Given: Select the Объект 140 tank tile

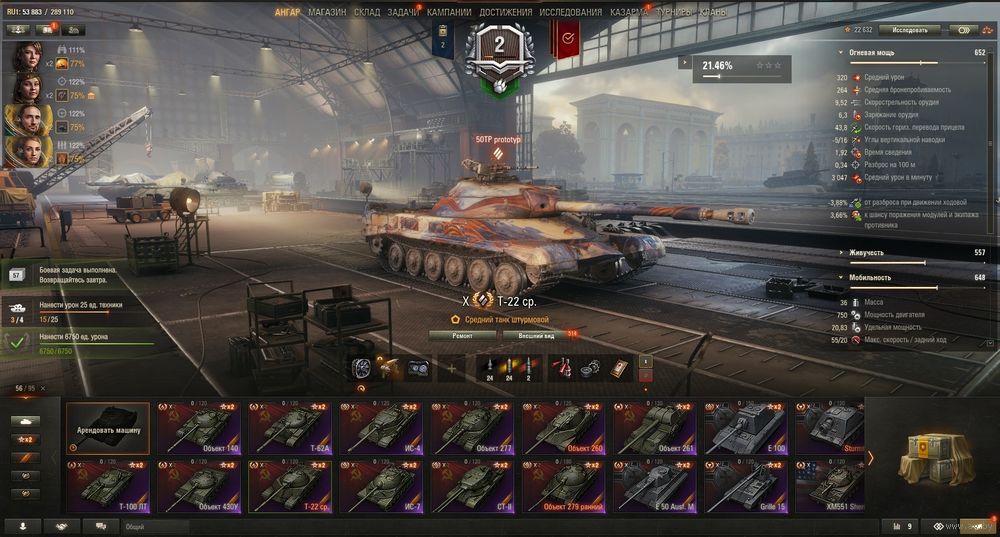Looking at the screenshot, I should point(198,428).
